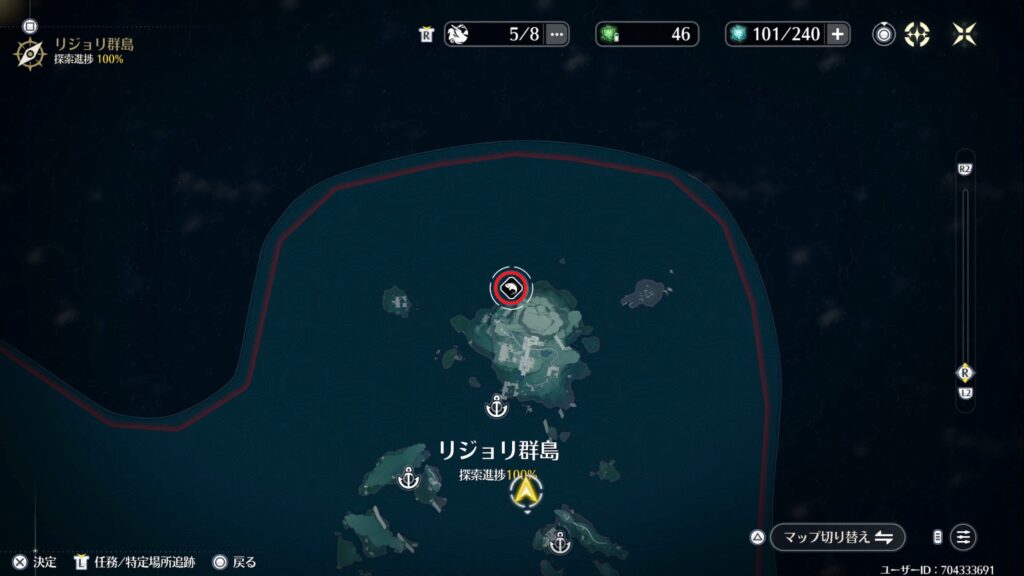Select the red-circled fish marker on the map
Image resolution: width=1024 pixels, height=576 pixels.
tap(511, 289)
